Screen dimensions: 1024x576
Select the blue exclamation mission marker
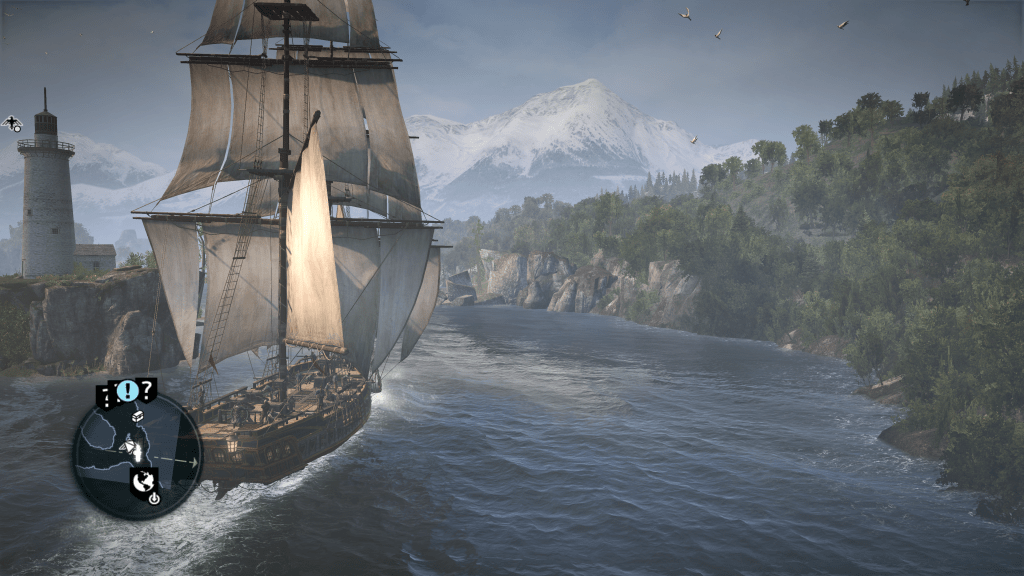[x=127, y=390]
